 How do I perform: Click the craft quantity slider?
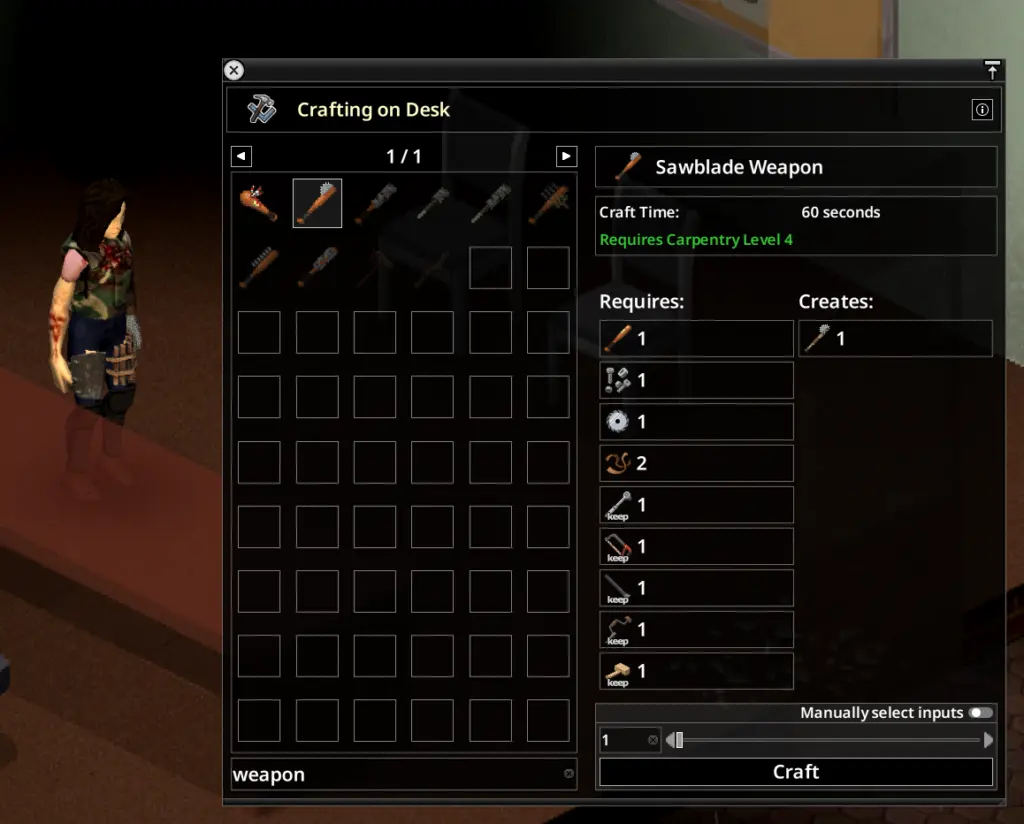tap(829, 740)
